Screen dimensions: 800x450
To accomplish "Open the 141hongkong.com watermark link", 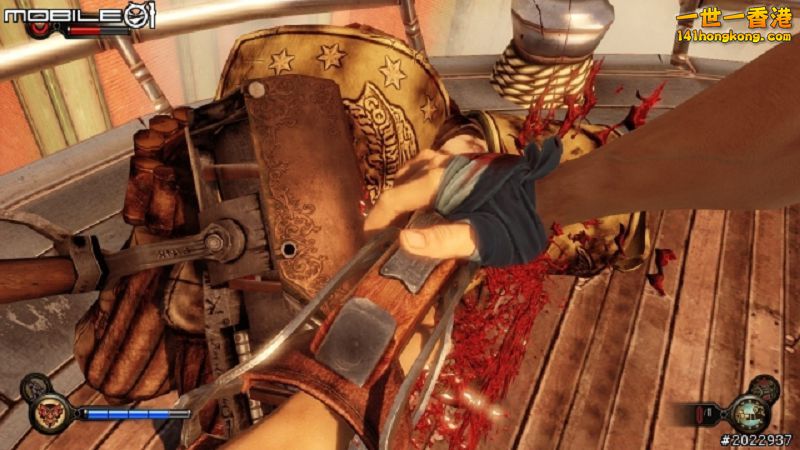I will [x=733, y=36].
